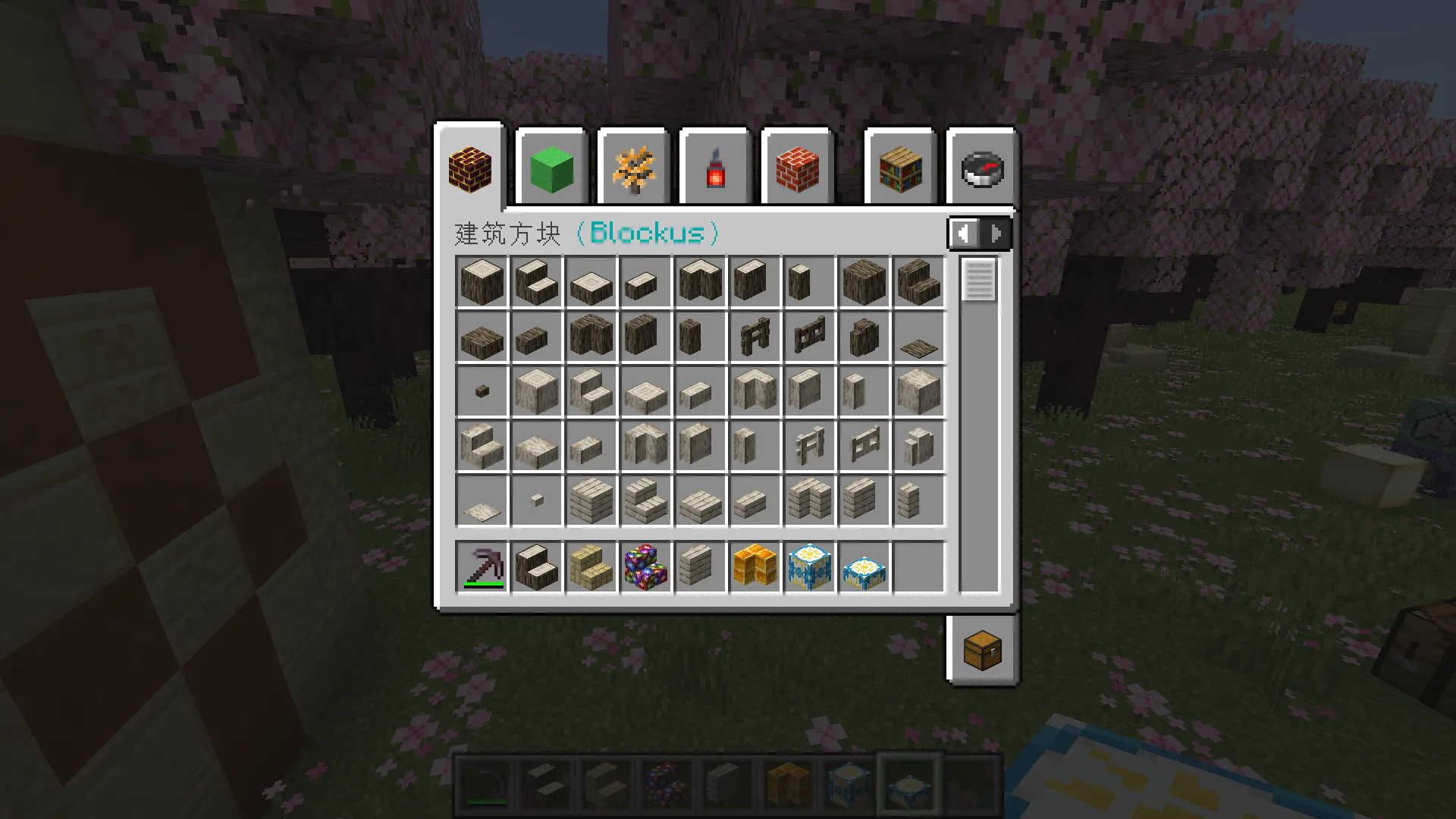
Task: Open the red brick block tab
Action: point(797,169)
